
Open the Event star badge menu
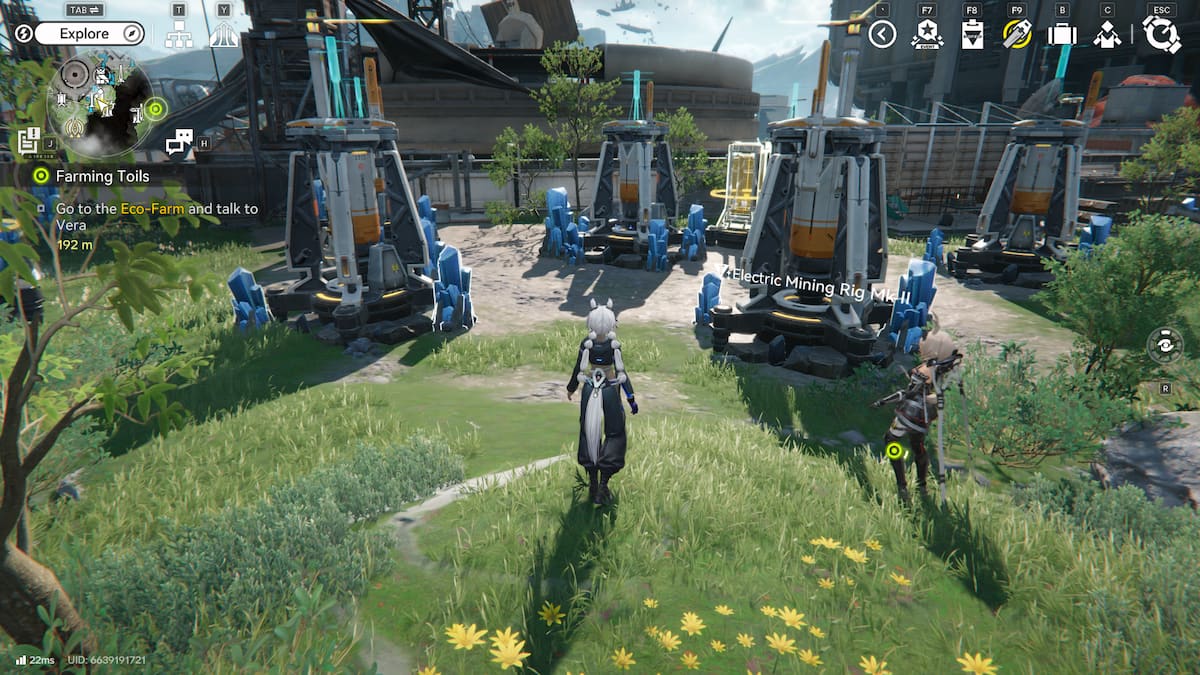point(926,35)
